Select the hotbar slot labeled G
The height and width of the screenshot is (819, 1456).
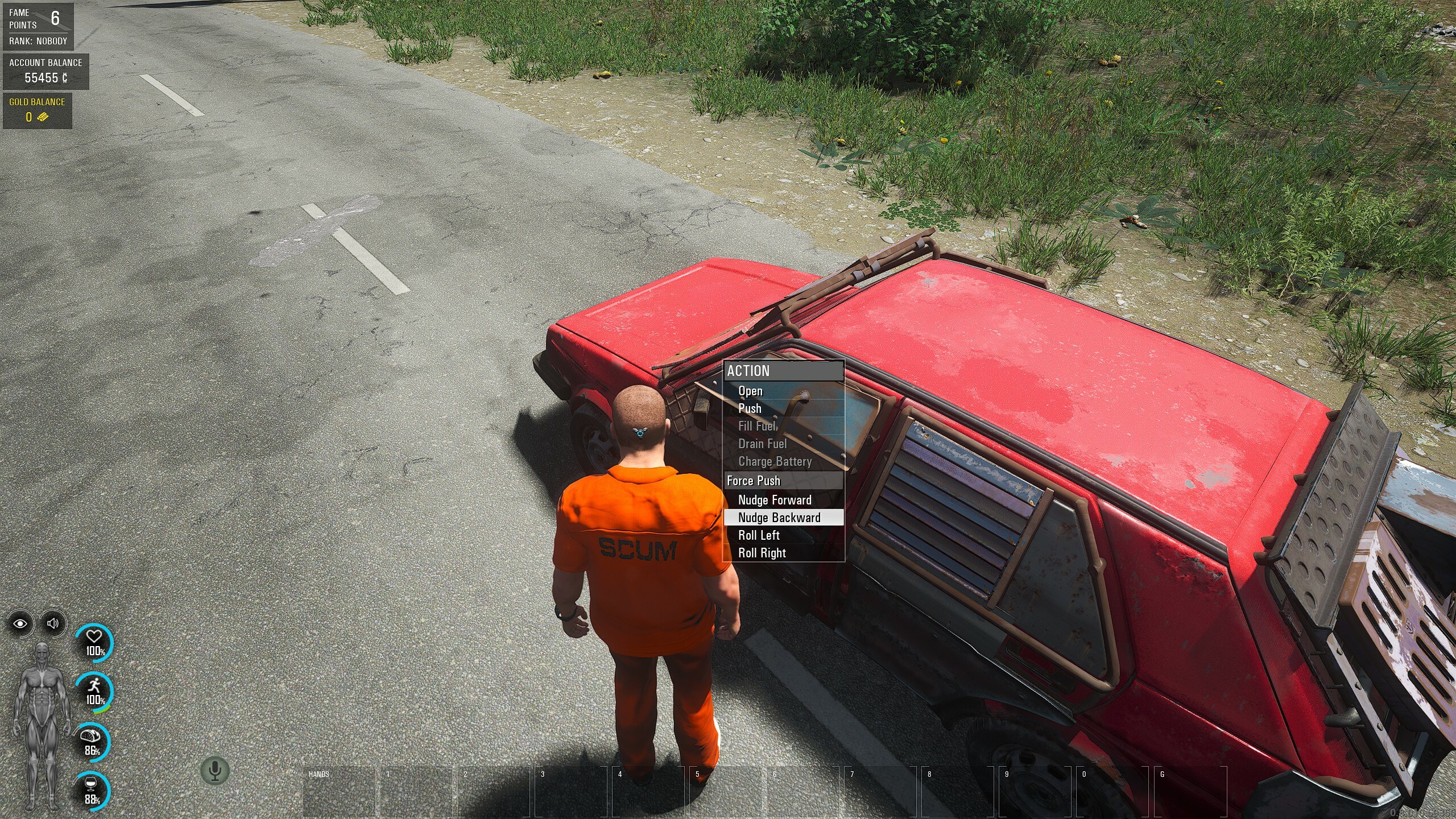1191,792
